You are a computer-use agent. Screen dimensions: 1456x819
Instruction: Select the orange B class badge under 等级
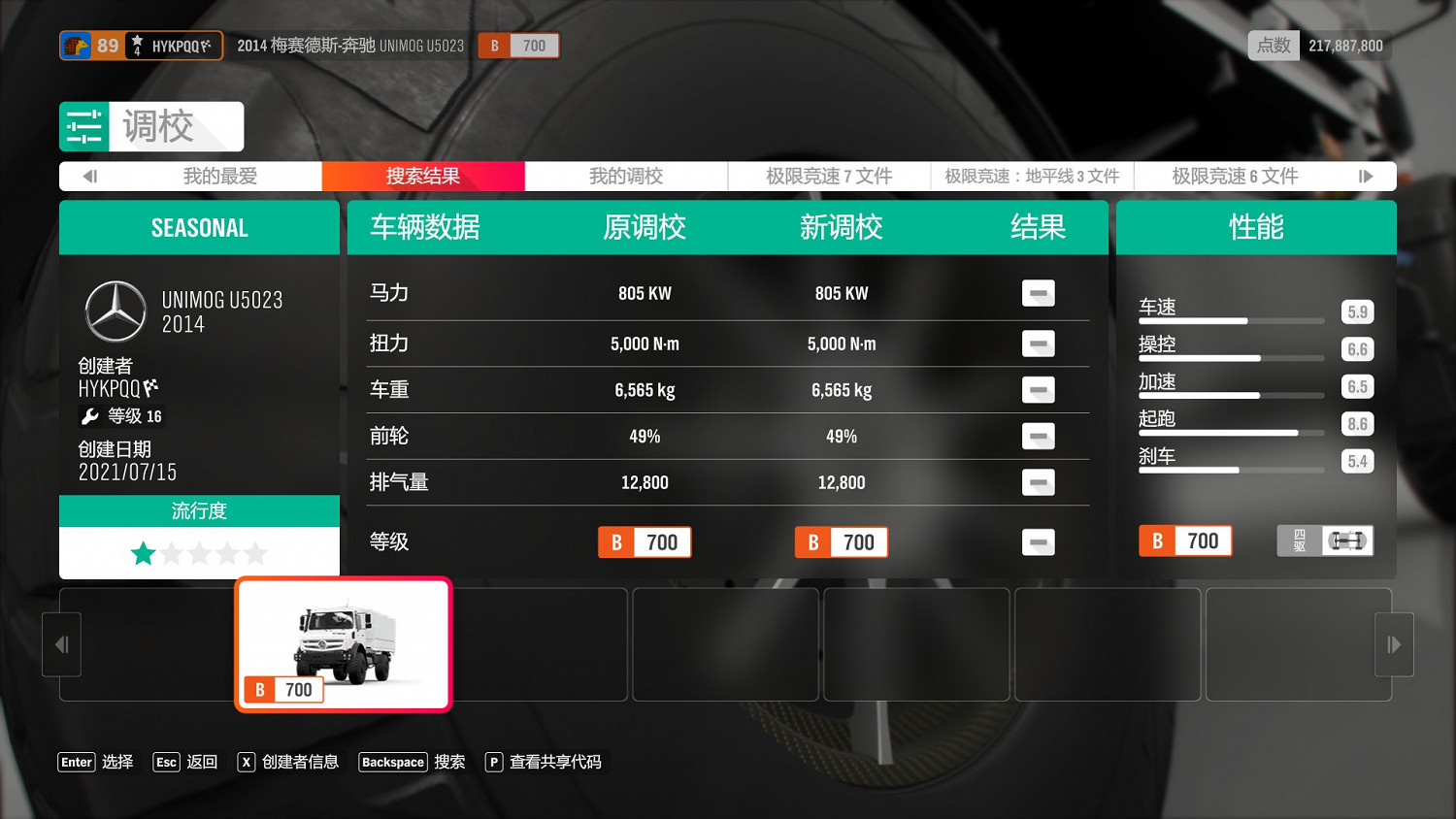tap(616, 542)
